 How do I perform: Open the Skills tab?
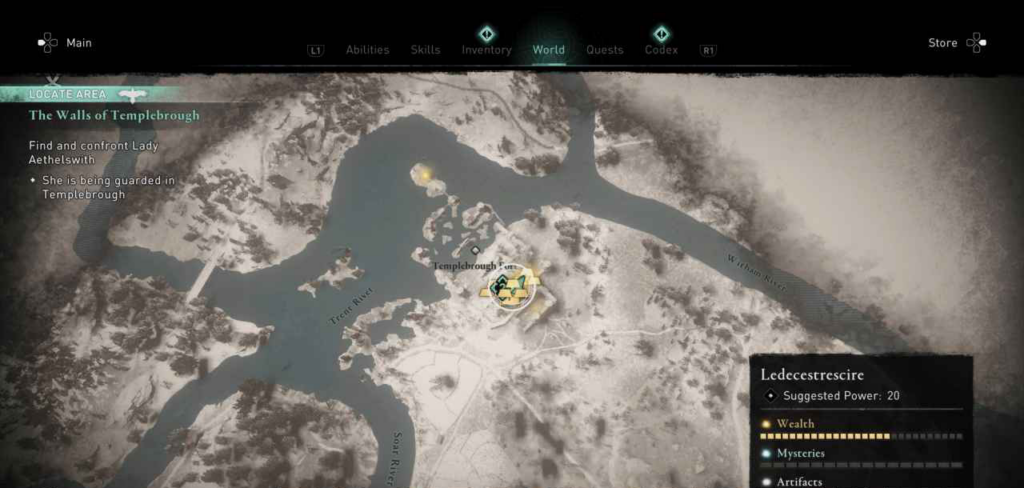(x=425, y=50)
